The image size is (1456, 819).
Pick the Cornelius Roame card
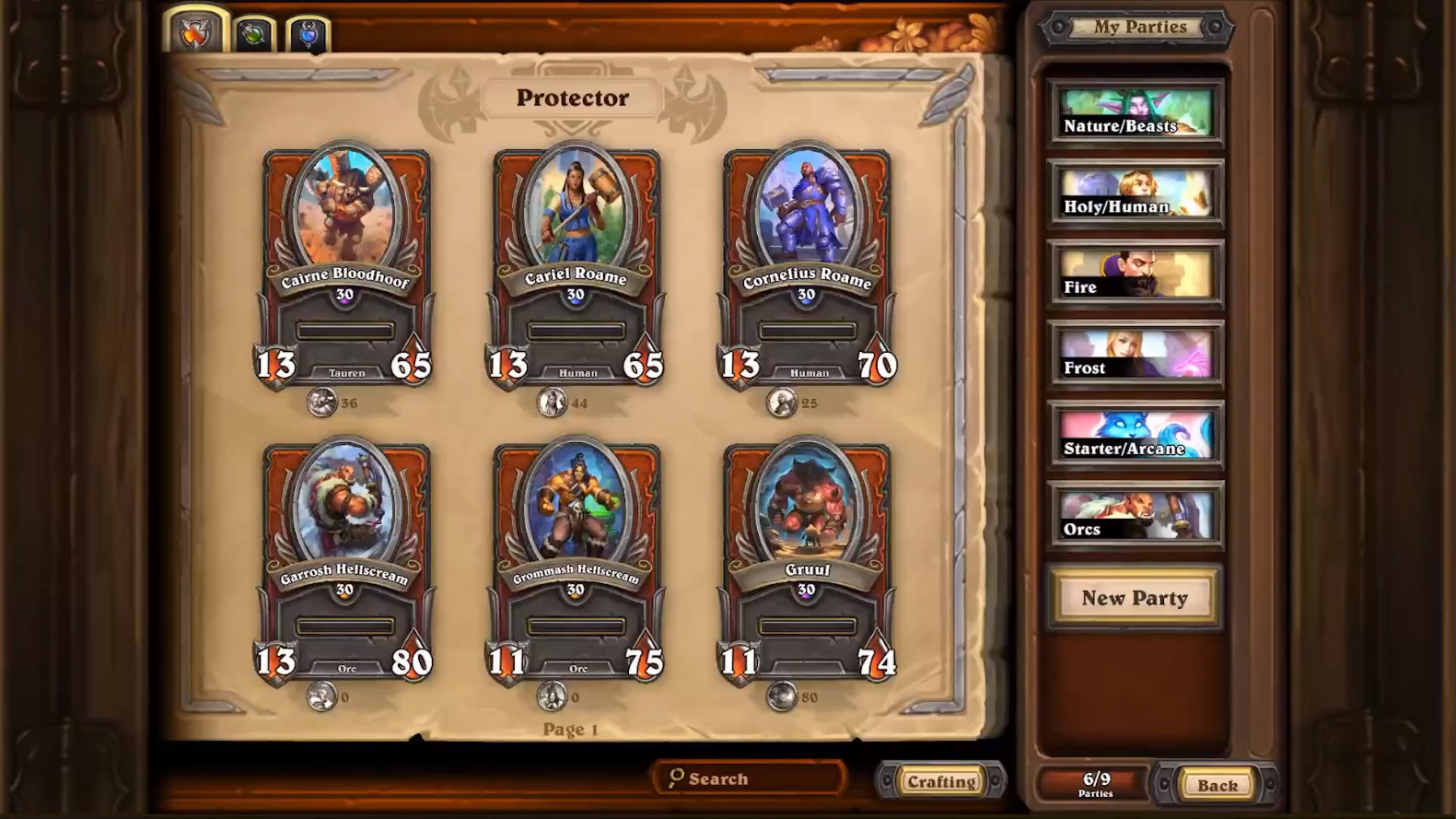807,267
